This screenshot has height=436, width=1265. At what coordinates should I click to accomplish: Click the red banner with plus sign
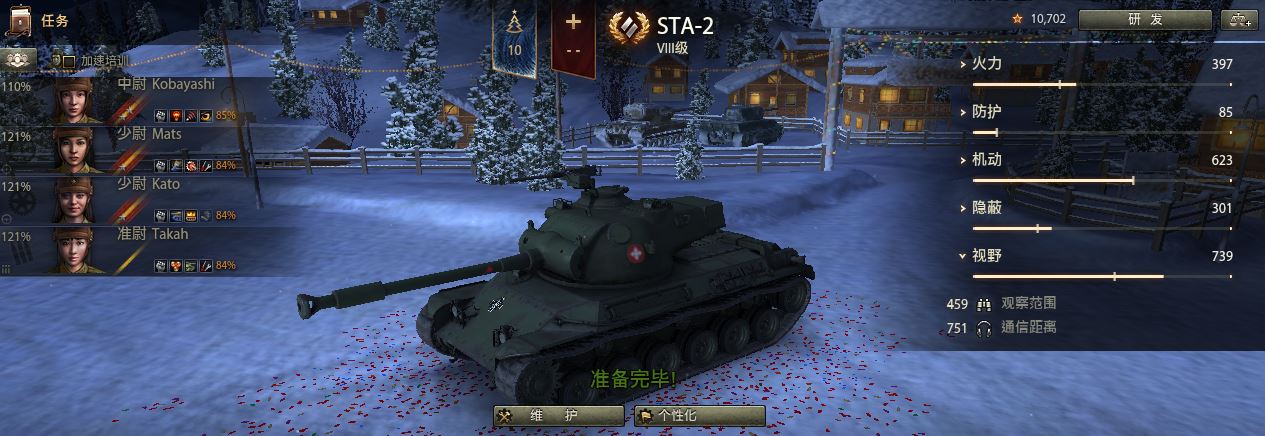573,38
